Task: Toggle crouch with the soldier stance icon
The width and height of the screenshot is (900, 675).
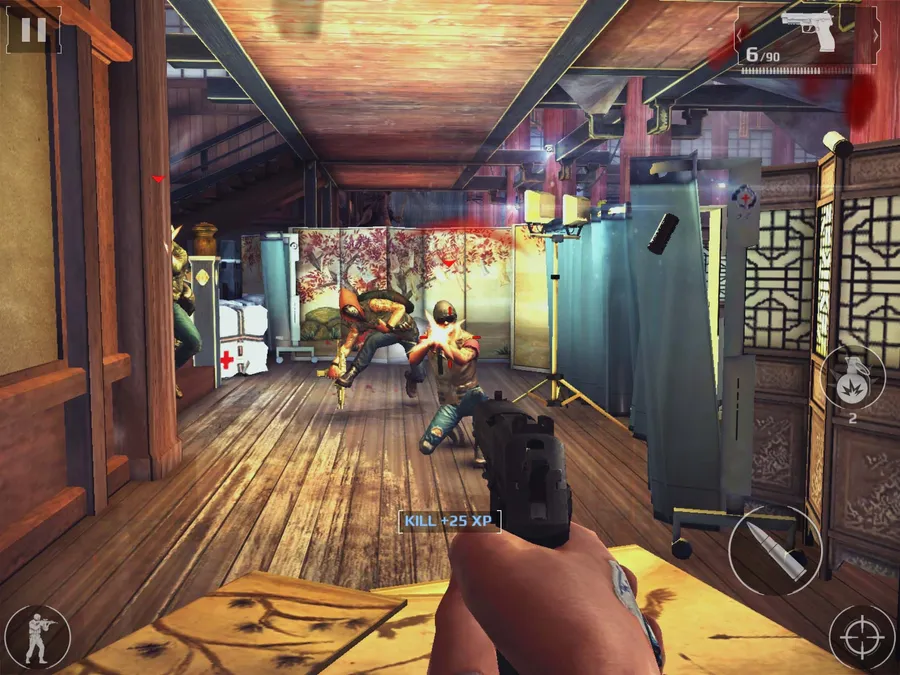Action: click(37, 637)
